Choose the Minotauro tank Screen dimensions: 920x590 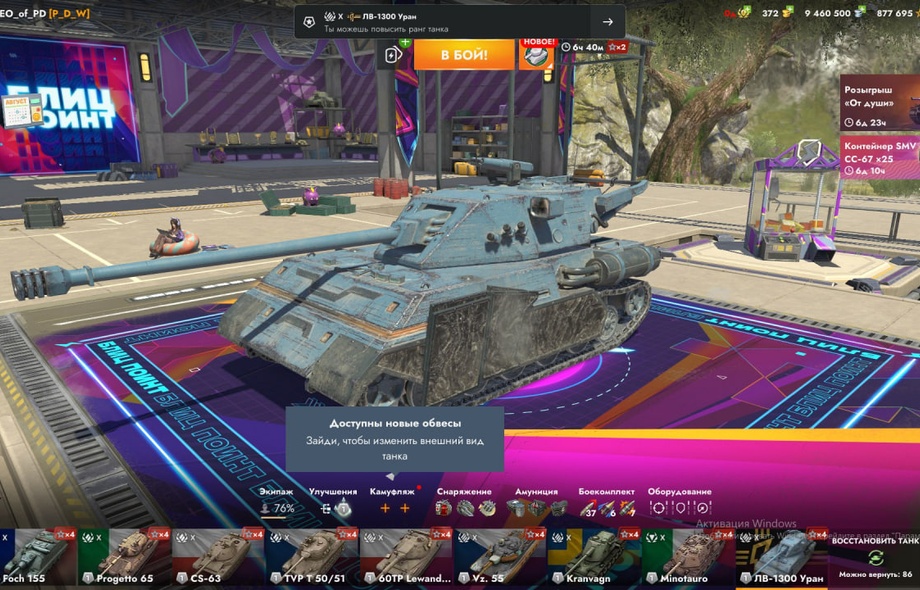pyautogui.click(x=688, y=557)
